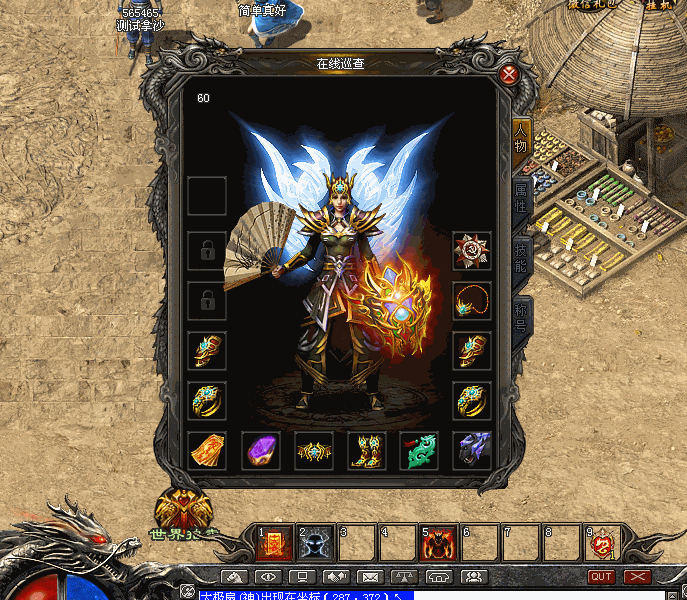Close the character inspection window
The image size is (687, 600).
tap(509, 75)
